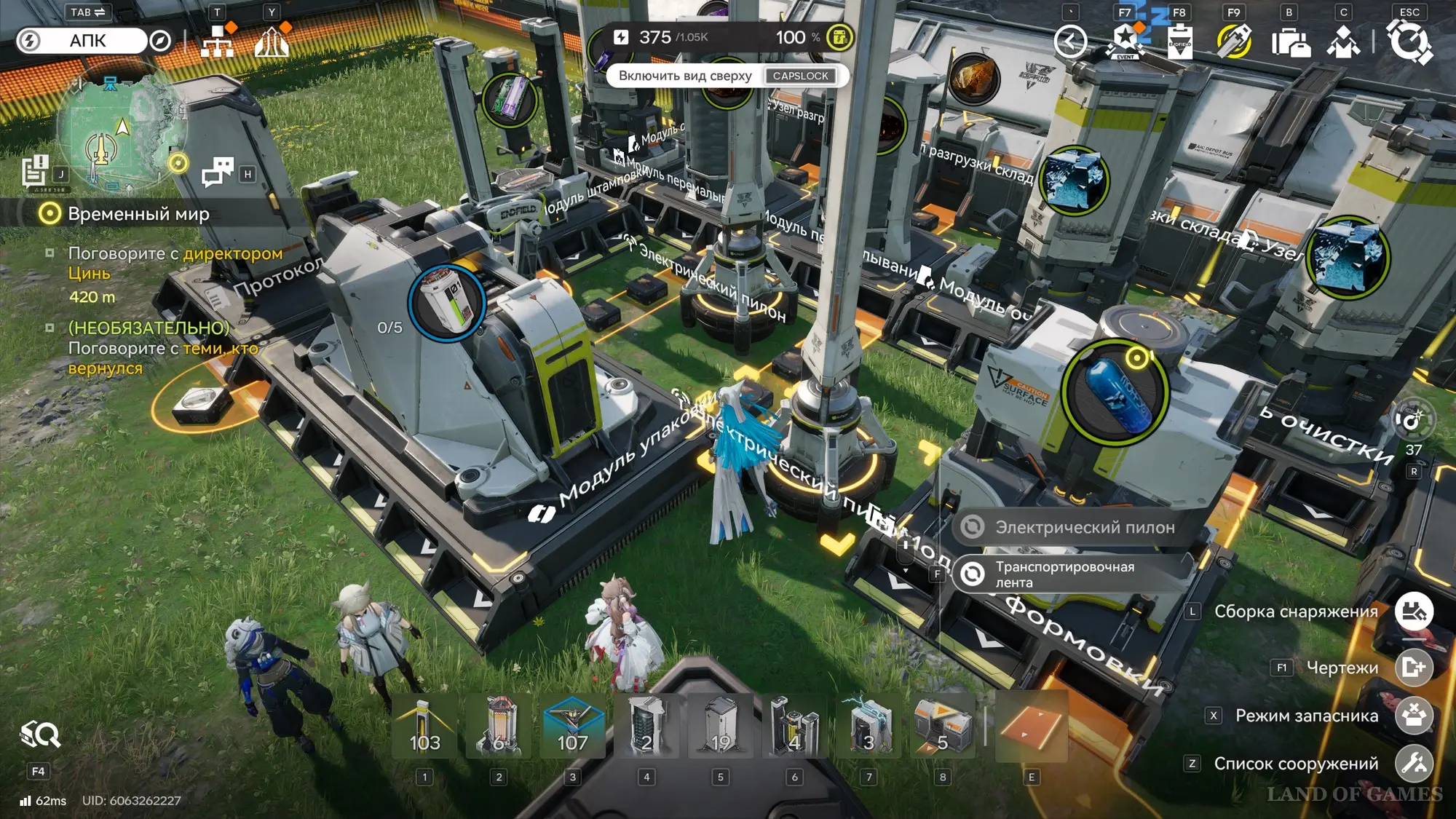This screenshot has height=819, width=1456.
Task: Open the Event star icon
Action: click(1125, 41)
